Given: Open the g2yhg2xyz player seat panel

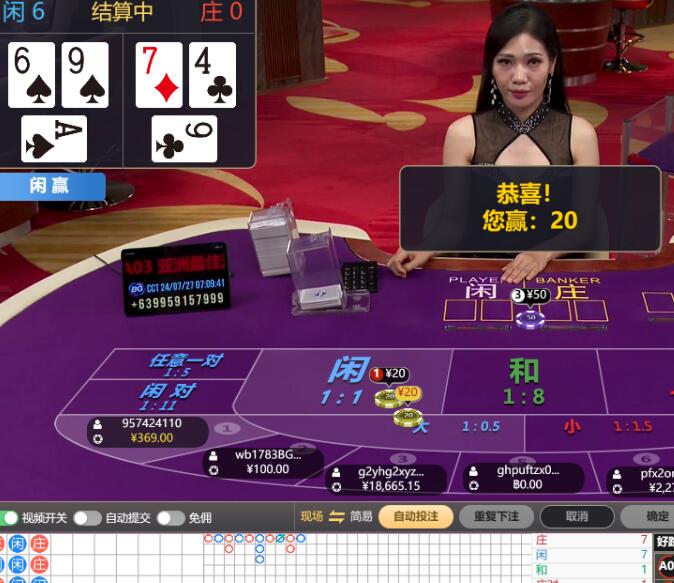Looking at the screenshot, I should click(388, 479).
